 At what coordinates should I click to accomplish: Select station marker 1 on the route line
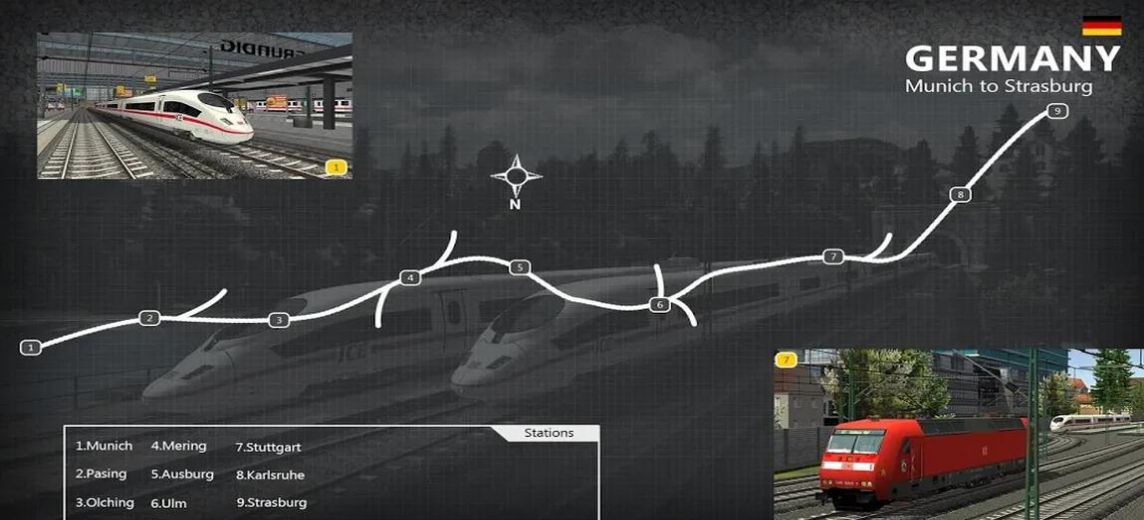[x=31, y=347]
